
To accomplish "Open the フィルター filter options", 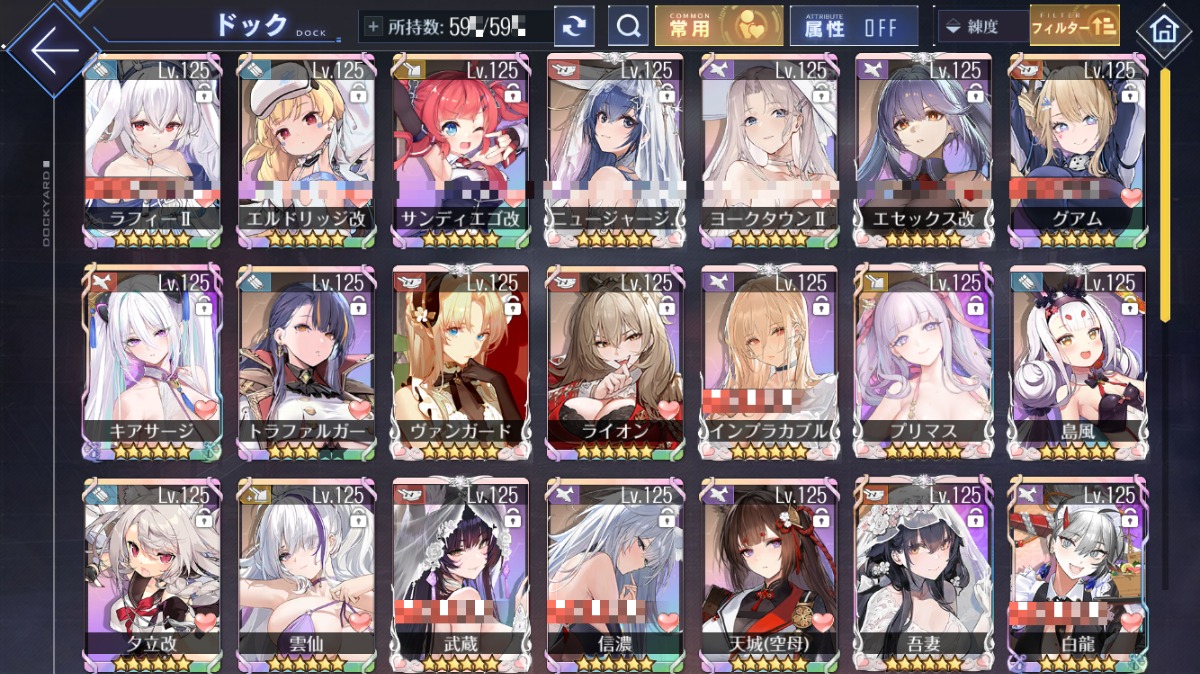I will (x=1074, y=27).
